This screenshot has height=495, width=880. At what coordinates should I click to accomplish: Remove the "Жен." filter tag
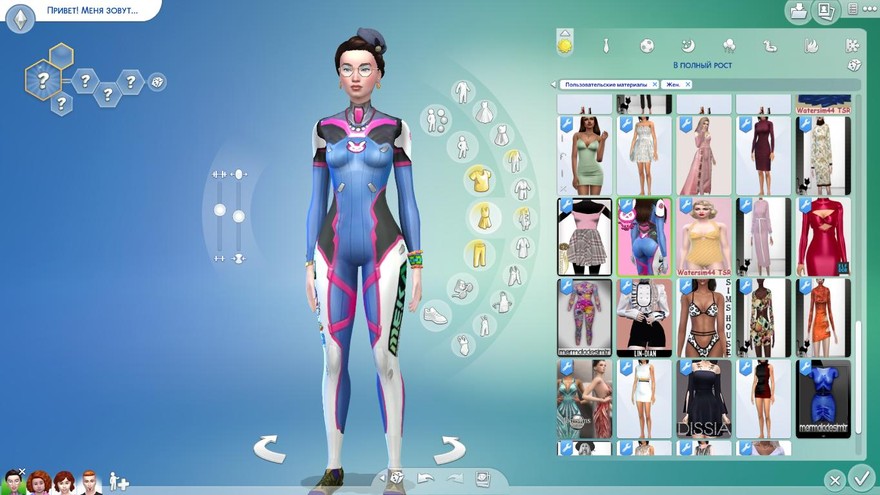click(x=689, y=85)
